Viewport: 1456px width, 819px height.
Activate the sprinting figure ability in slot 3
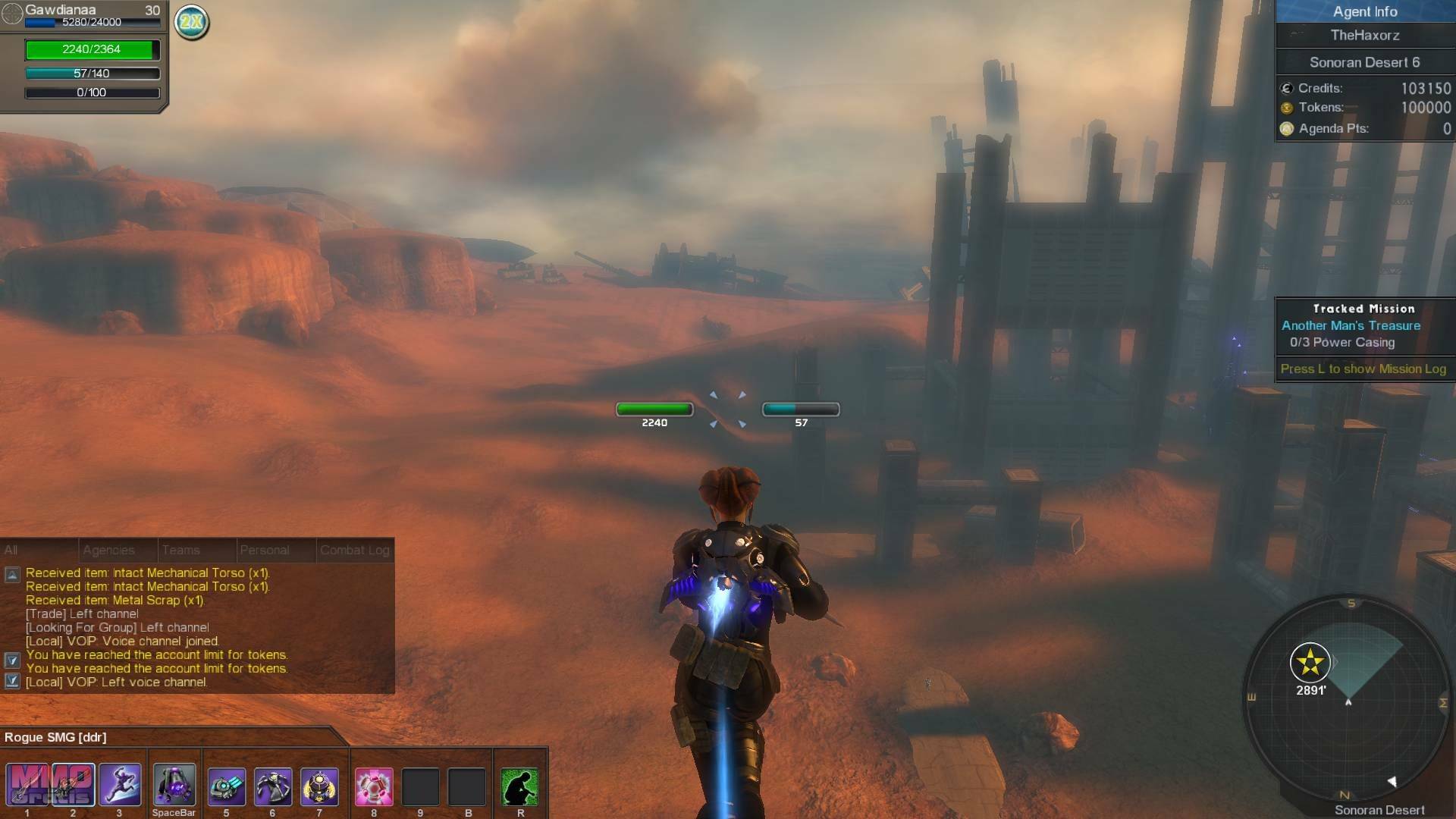click(120, 786)
